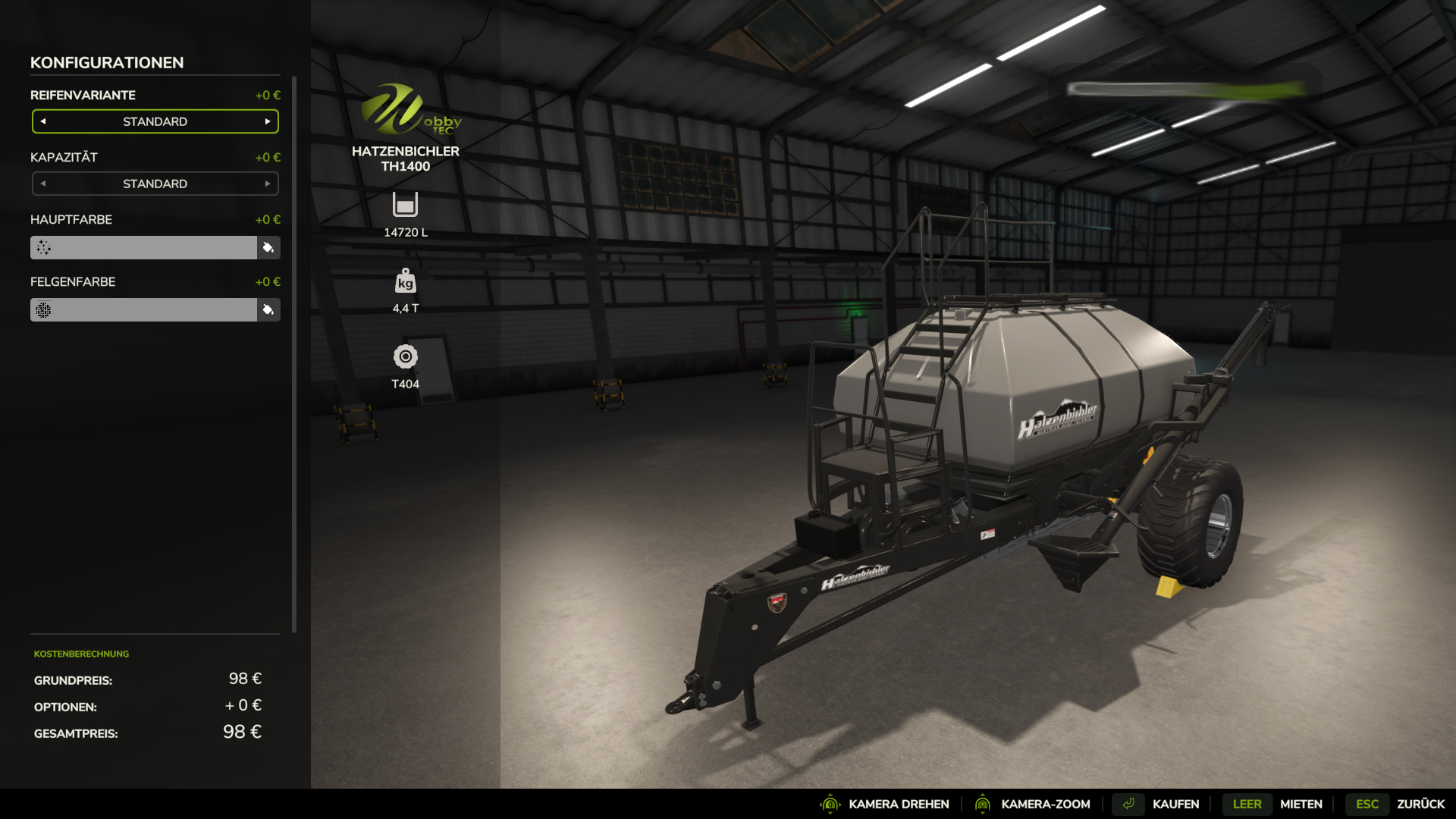Switch Kapazität to next option
This screenshot has width=1456, height=819.
[x=268, y=184]
